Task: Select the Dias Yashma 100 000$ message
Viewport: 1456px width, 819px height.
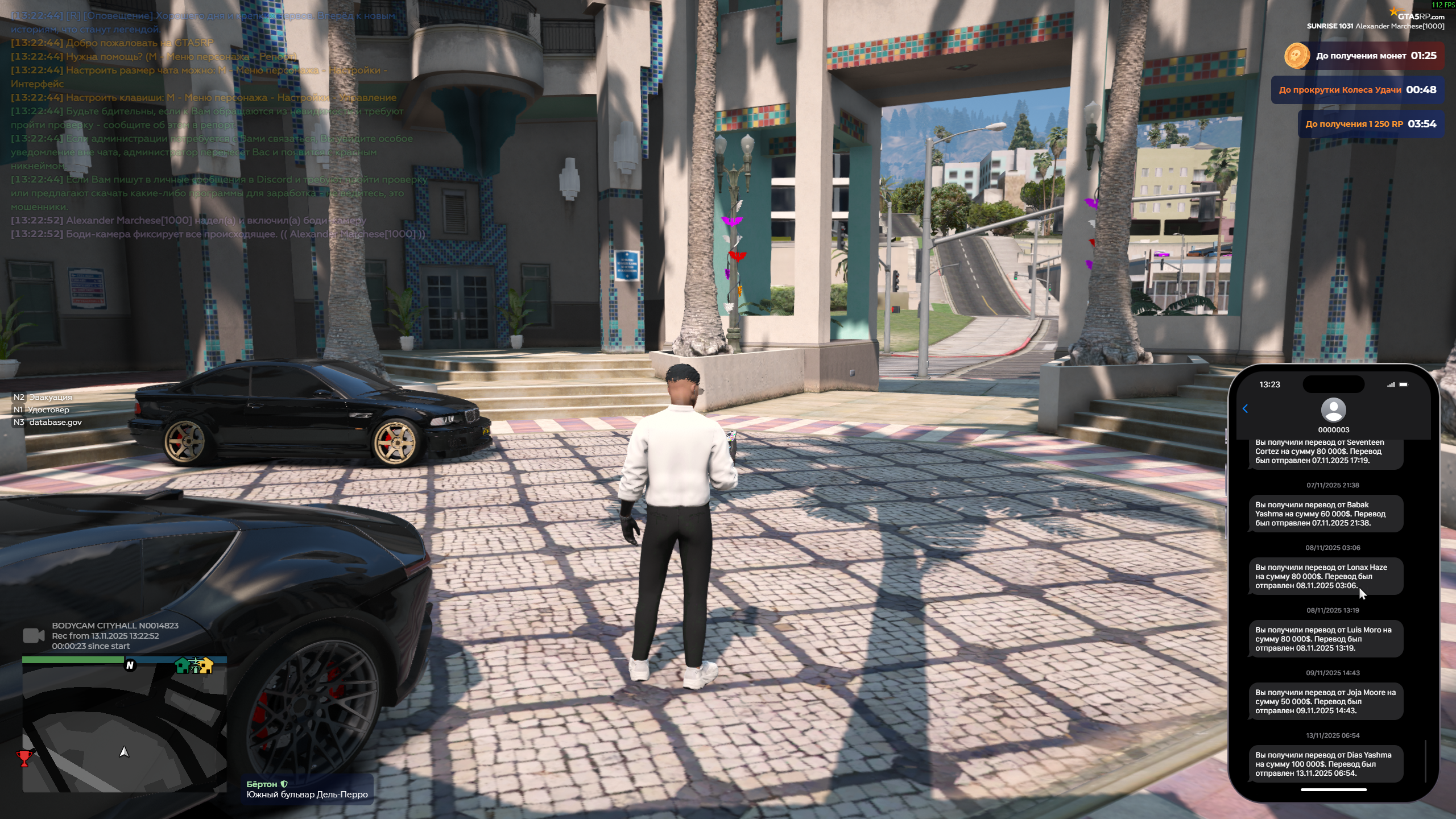Action: click(1325, 764)
